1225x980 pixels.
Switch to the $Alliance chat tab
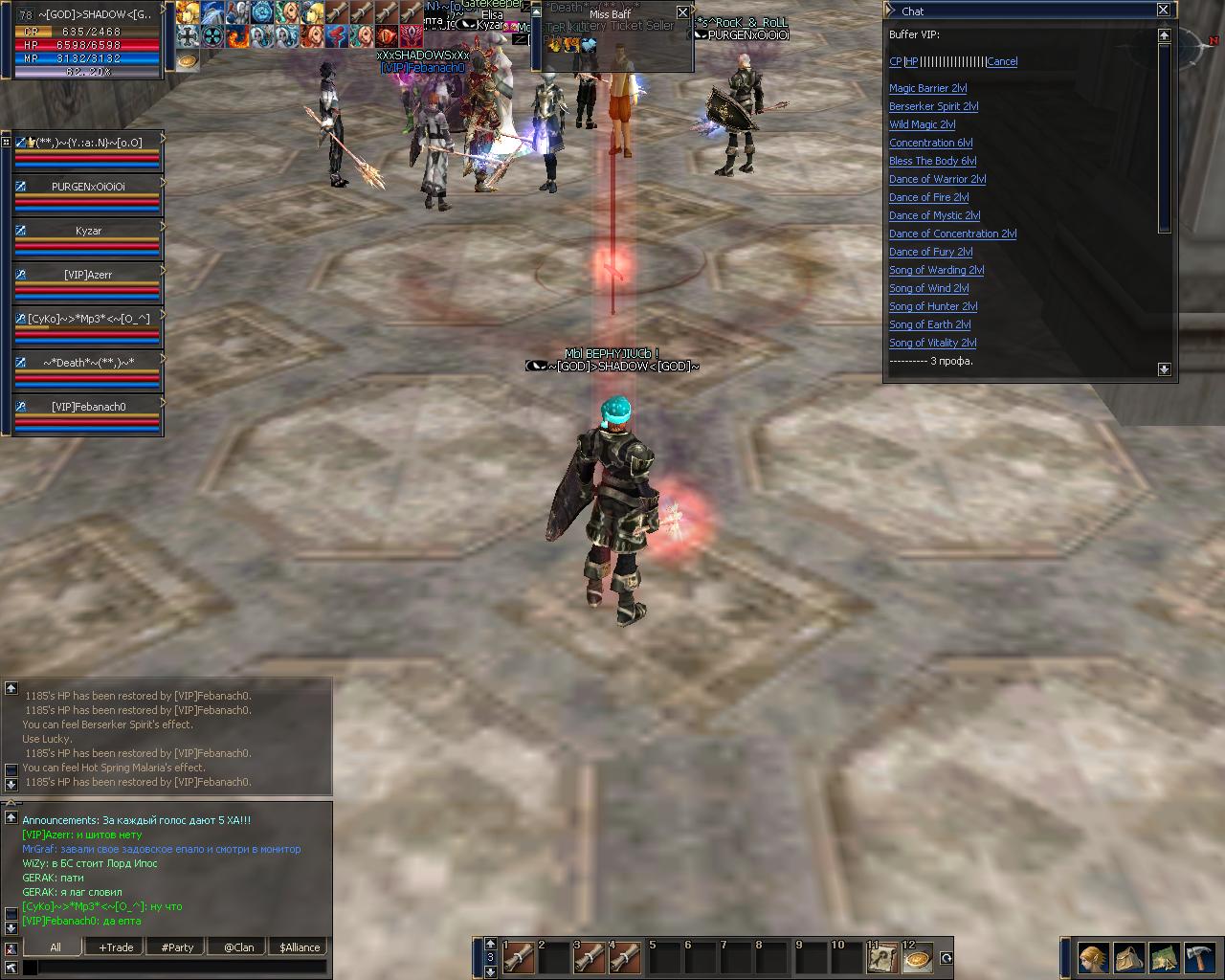[300, 947]
